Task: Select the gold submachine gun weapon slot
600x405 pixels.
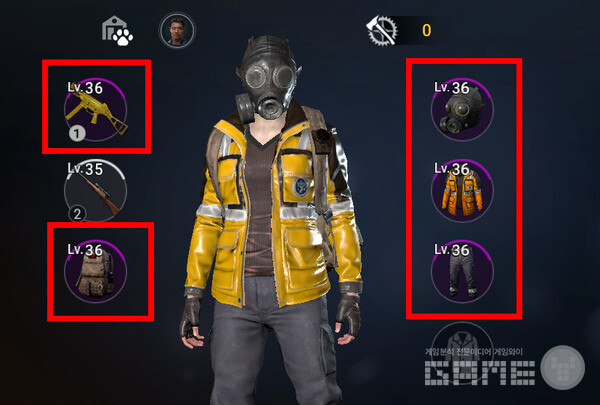Action: (96, 106)
